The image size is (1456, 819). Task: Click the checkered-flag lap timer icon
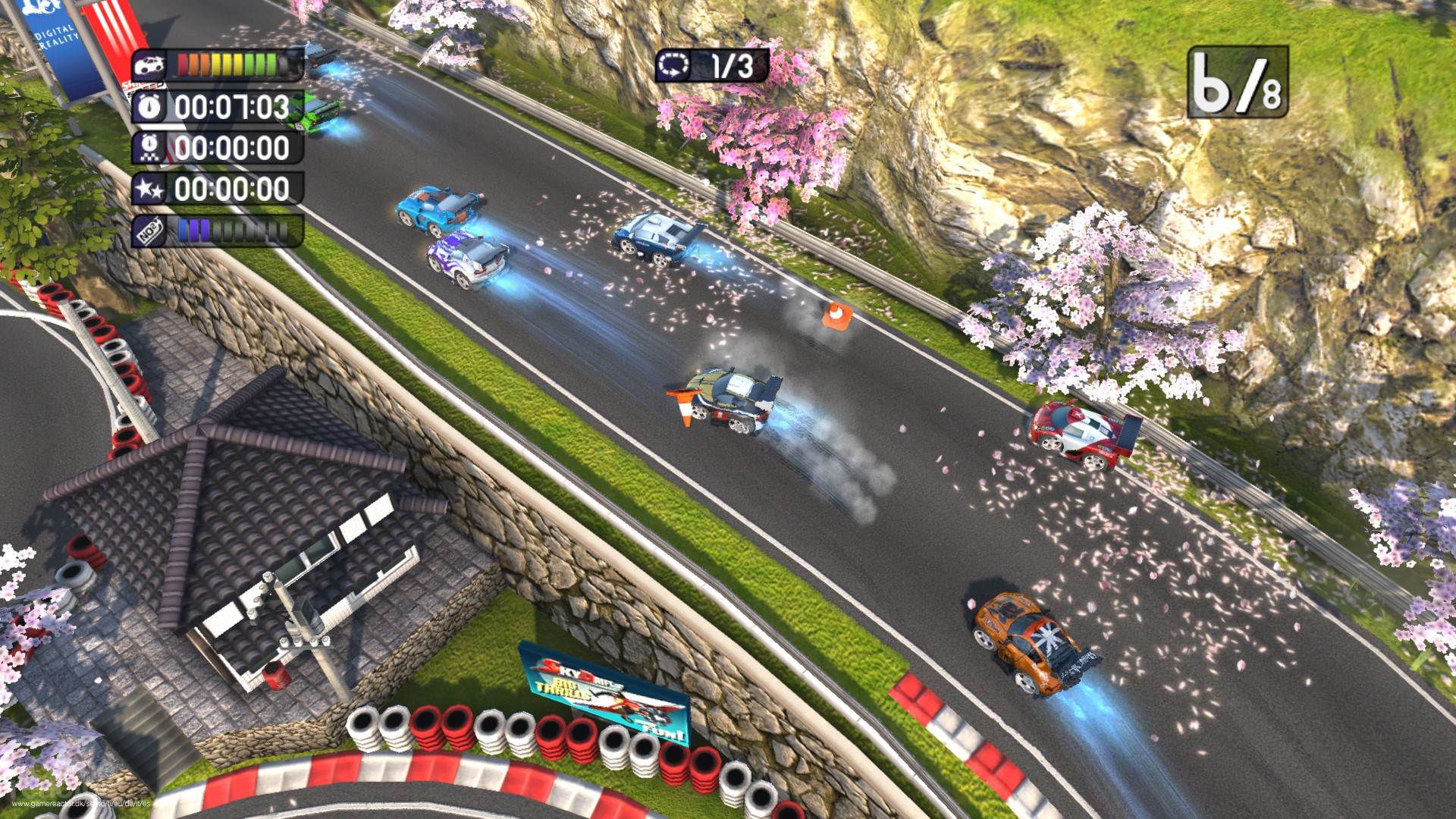(150, 148)
